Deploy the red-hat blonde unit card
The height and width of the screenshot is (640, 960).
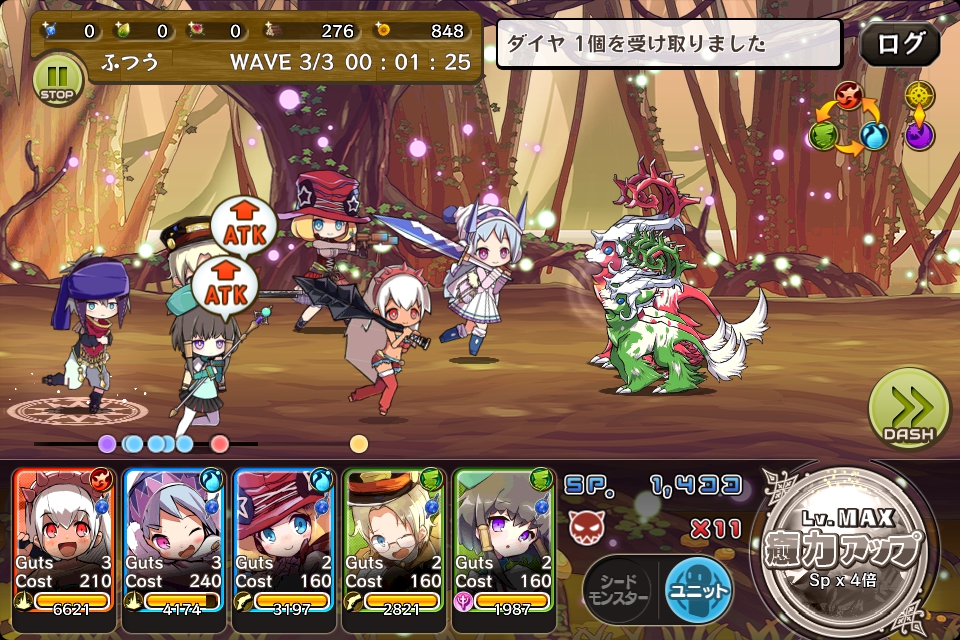[283, 540]
